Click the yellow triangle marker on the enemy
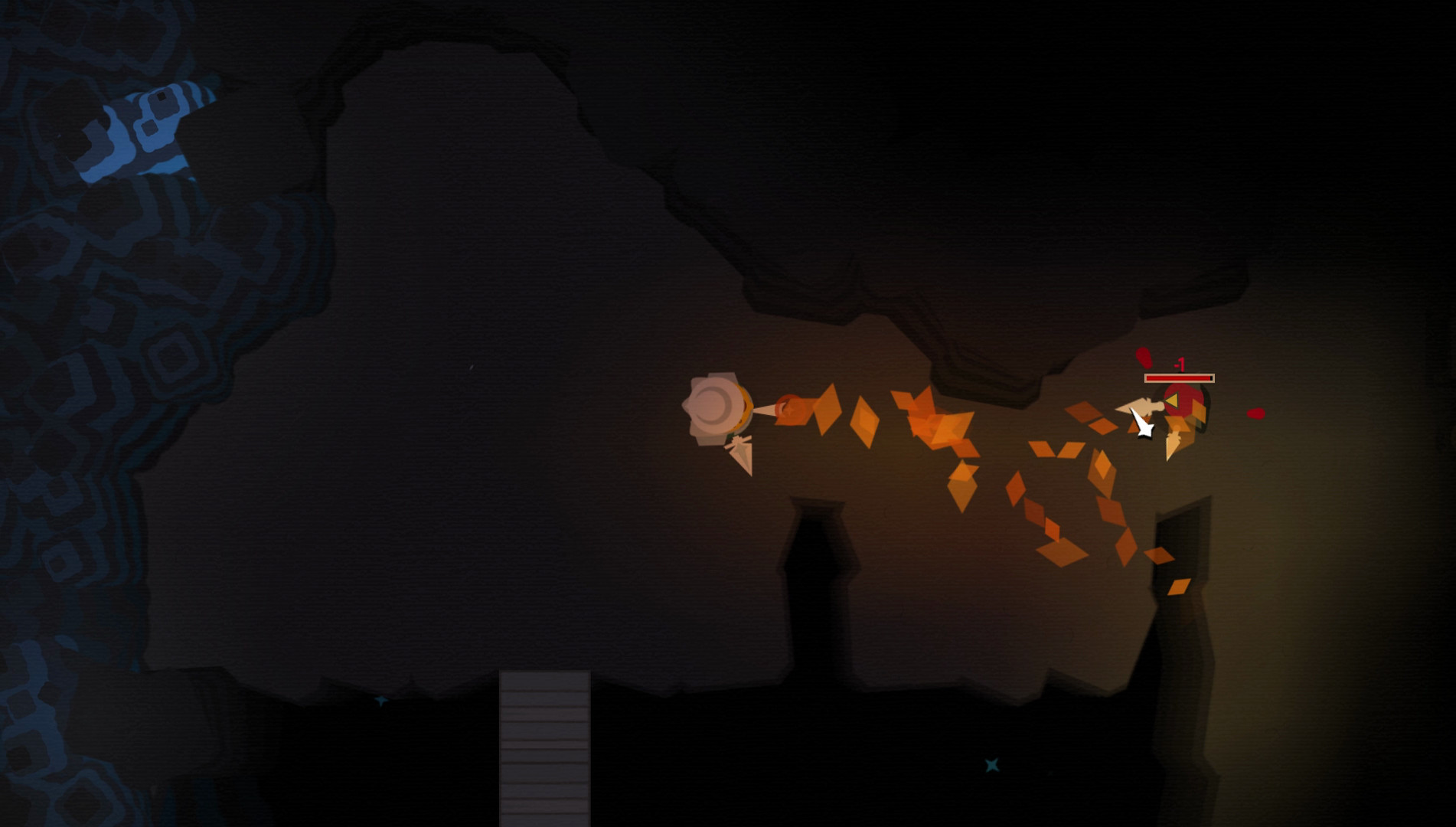Viewport: 1456px width, 827px height. coord(1172,400)
